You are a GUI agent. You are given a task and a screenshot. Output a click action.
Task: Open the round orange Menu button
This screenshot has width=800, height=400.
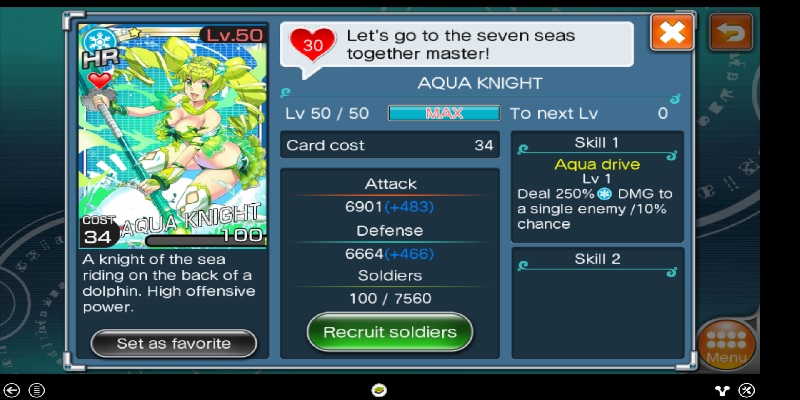pyautogui.click(x=726, y=345)
